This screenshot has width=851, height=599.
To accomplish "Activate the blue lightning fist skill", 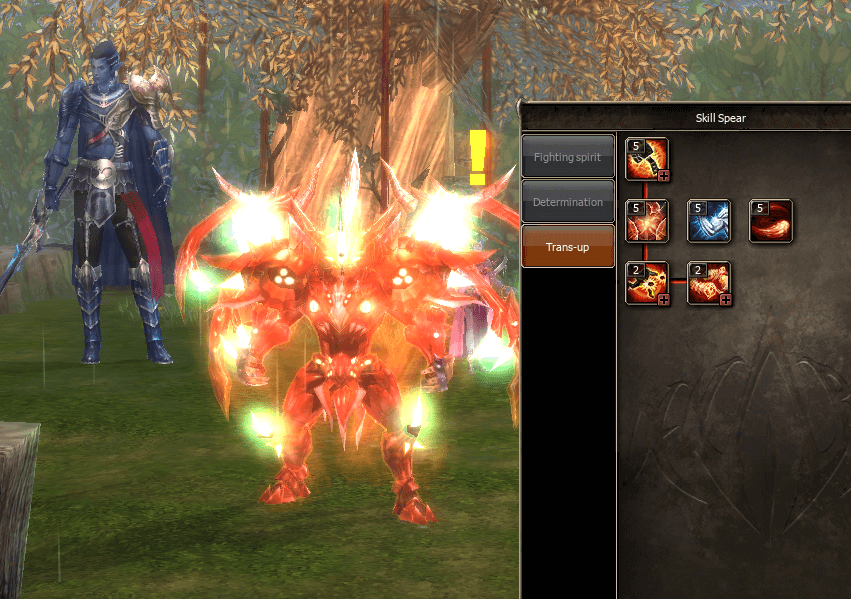I will [x=709, y=221].
